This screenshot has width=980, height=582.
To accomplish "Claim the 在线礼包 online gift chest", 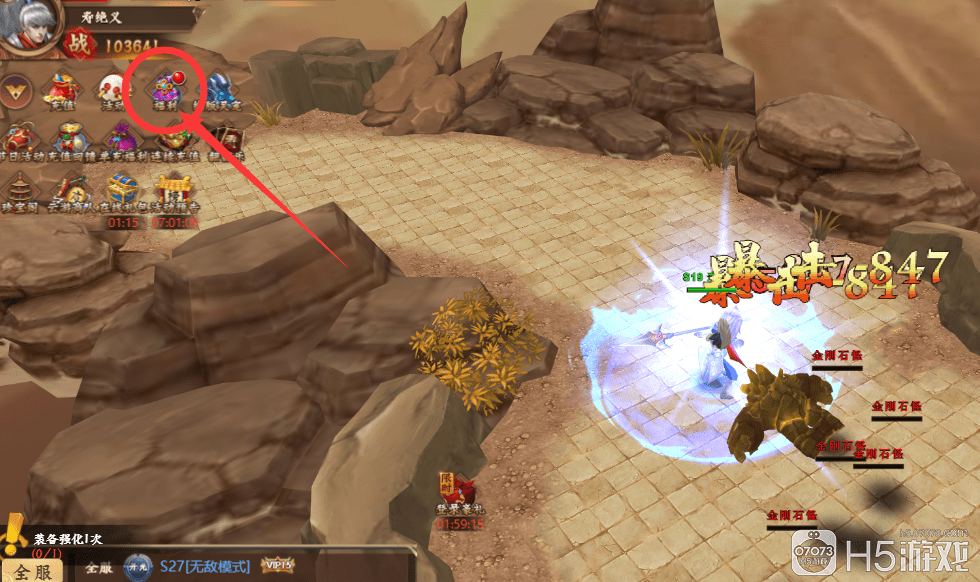I will pos(122,192).
